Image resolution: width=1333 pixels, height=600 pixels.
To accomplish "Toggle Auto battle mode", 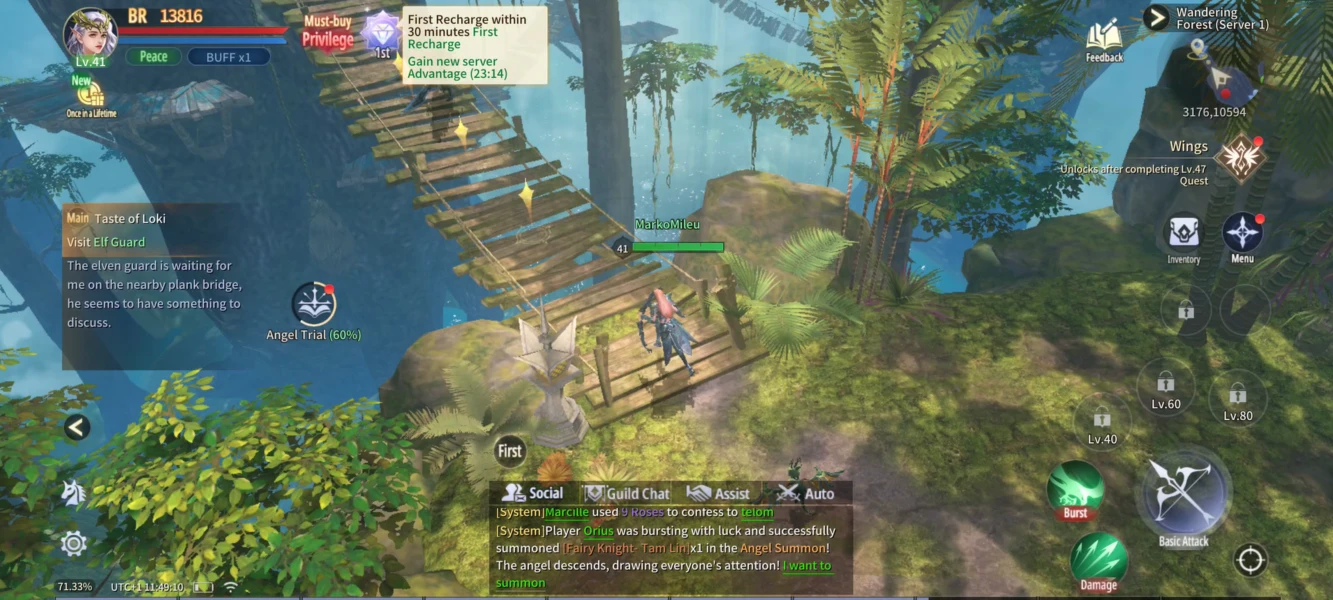I will [806, 493].
